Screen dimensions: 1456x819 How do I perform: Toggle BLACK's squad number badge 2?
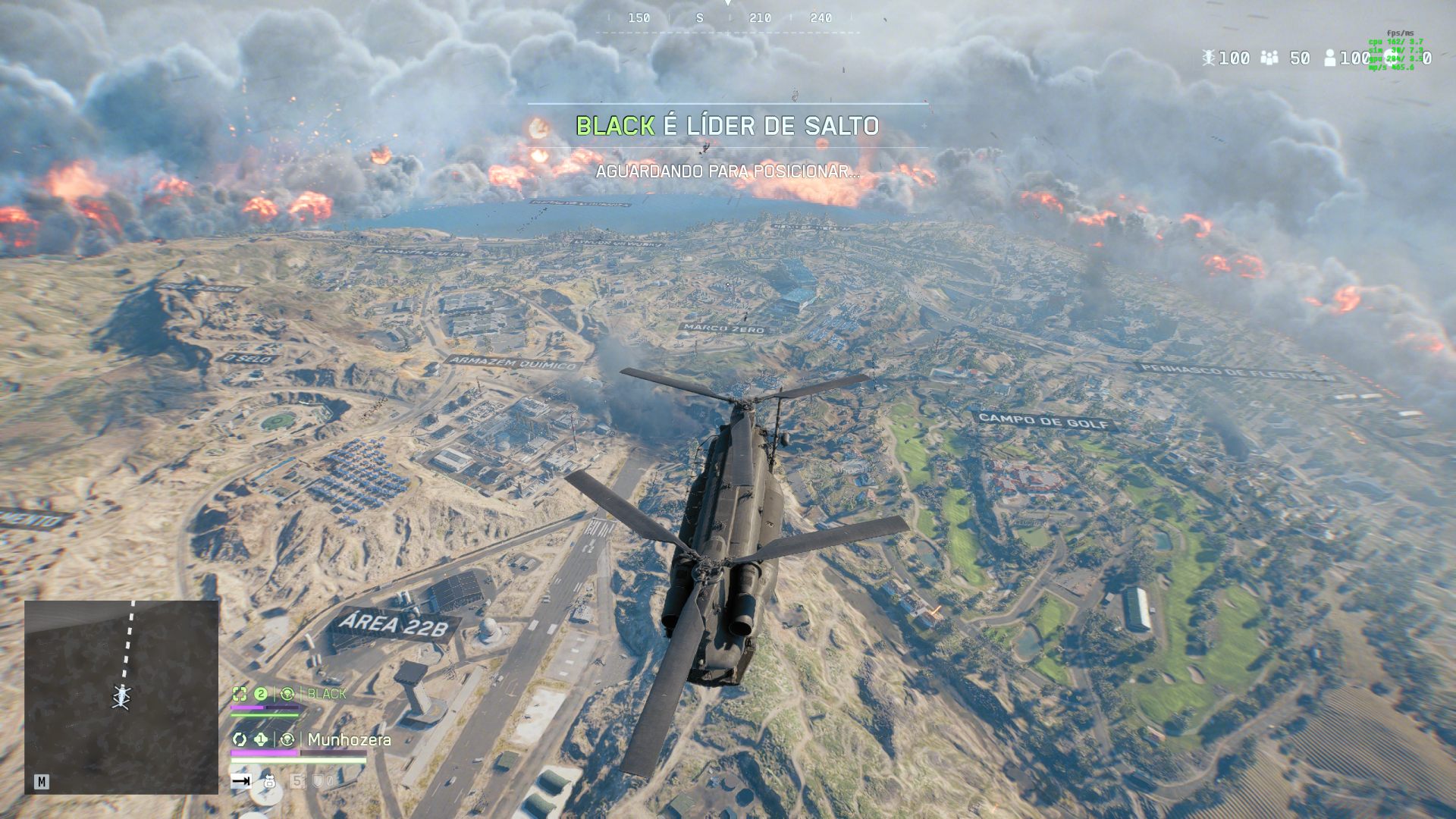pyautogui.click(x=260, y=693)
